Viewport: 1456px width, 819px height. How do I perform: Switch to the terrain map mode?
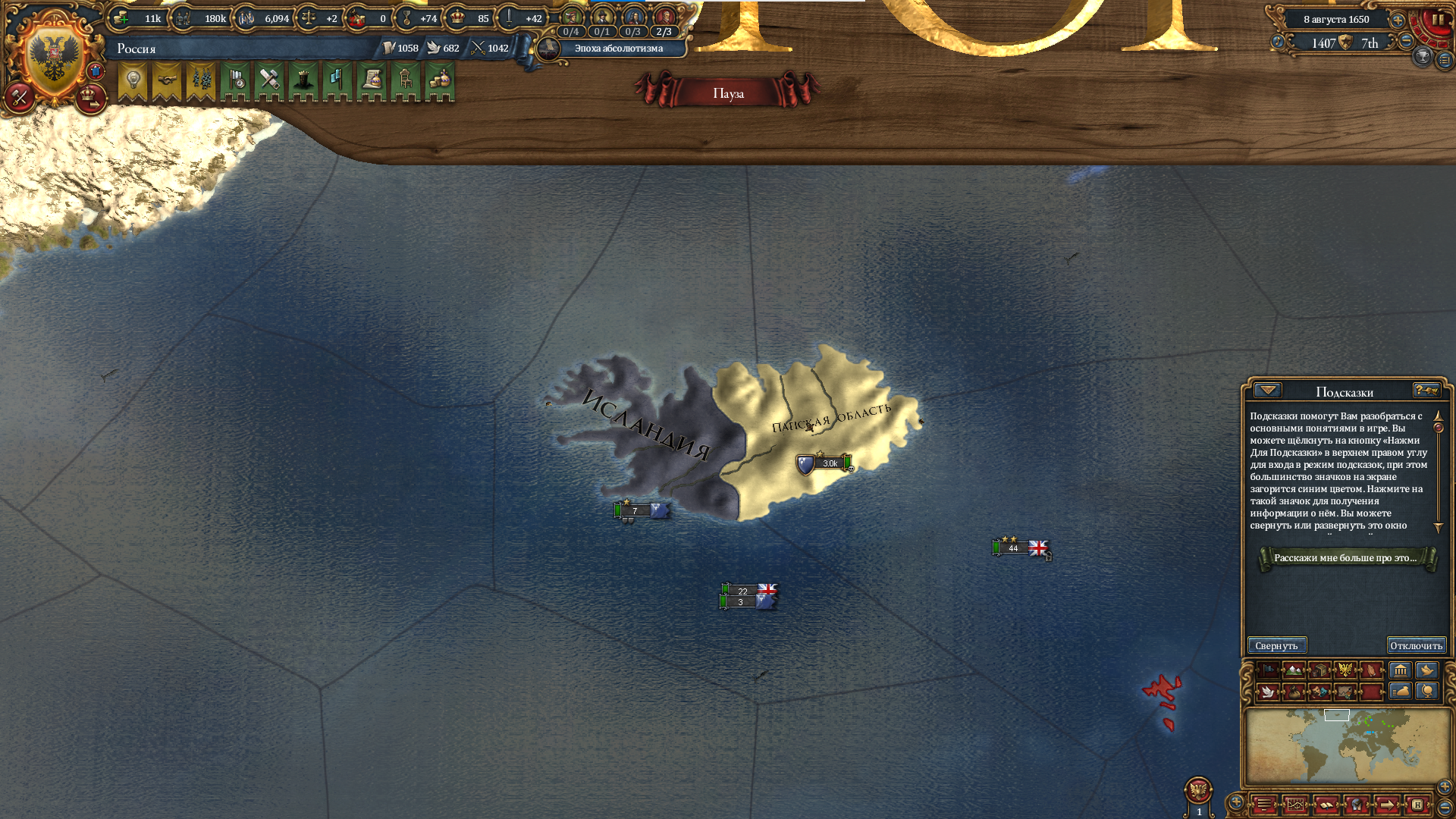(1294, 670)
